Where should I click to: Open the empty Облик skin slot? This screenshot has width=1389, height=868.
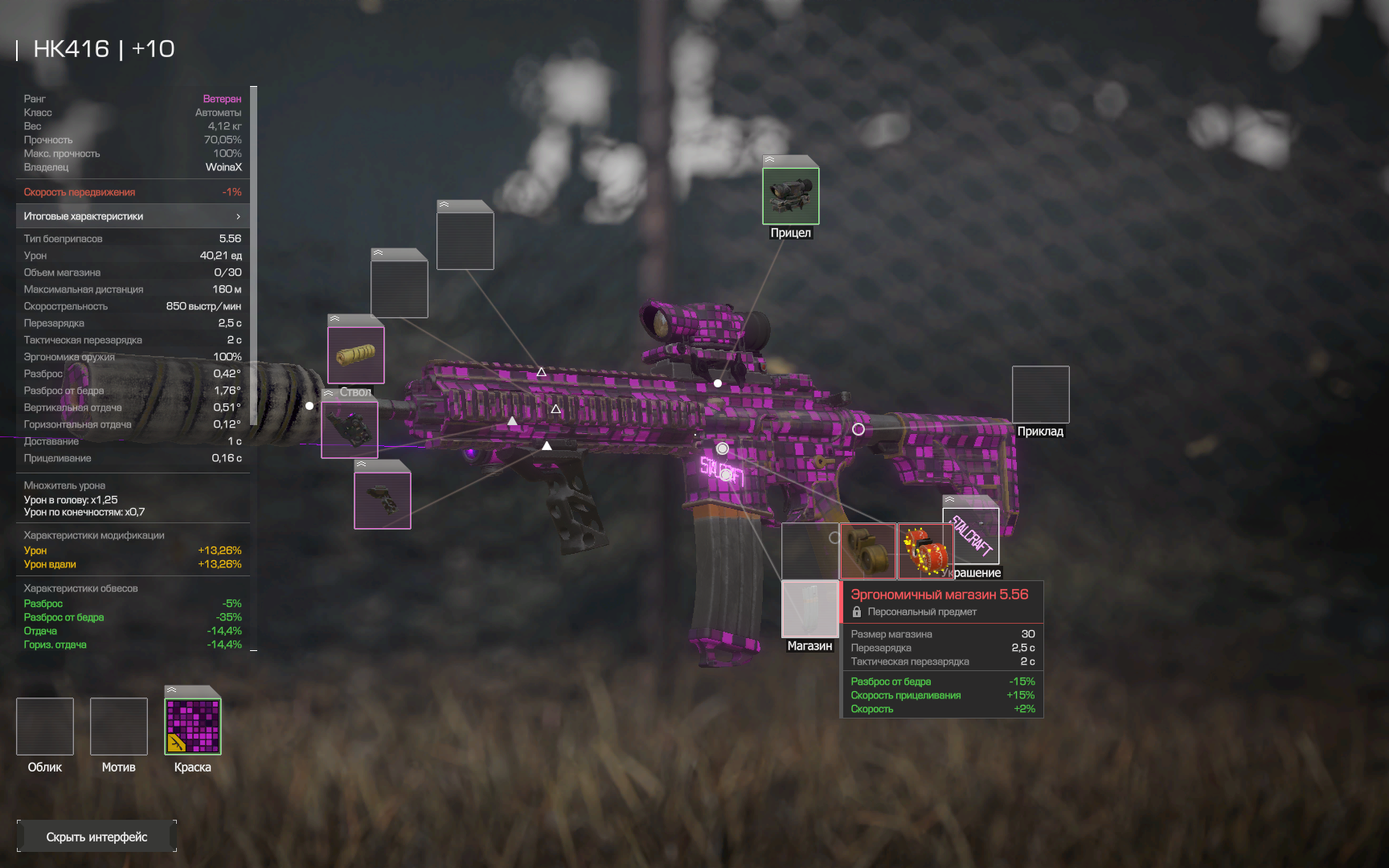(45, 727)
